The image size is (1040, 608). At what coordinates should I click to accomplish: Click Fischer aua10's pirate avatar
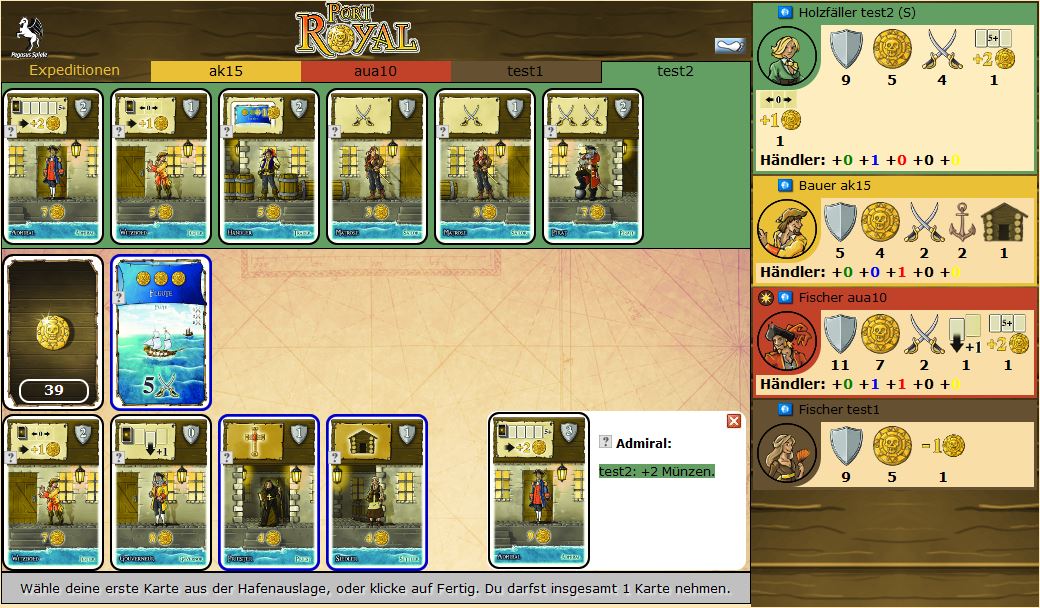[x=787, y=340]
